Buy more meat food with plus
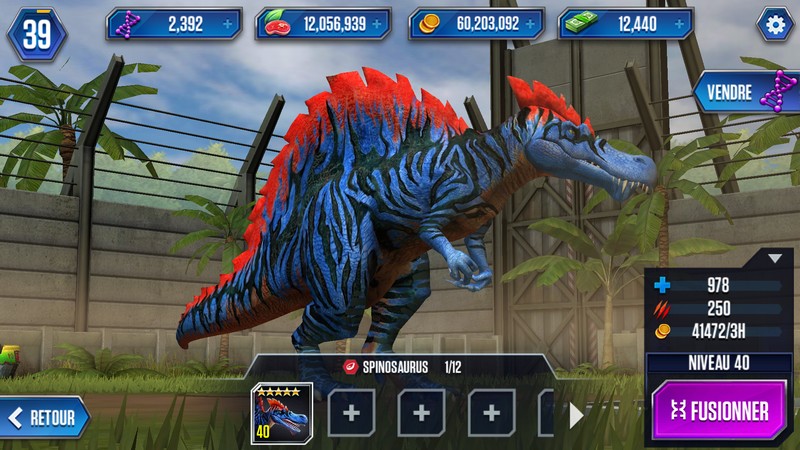The height and width of the screenshot is (450, 800). click(377, 24)
